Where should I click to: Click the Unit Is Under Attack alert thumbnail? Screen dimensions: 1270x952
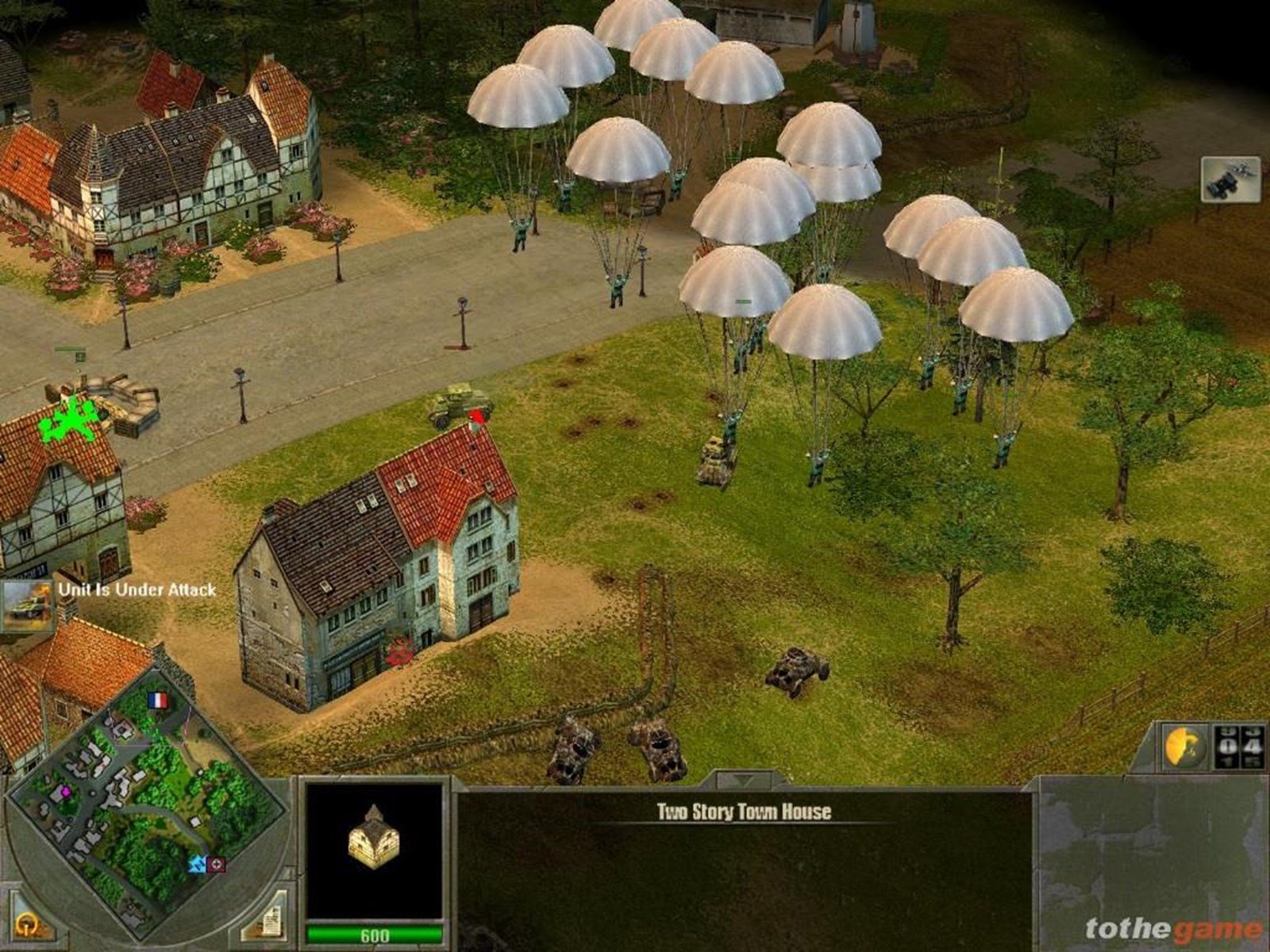26,606
